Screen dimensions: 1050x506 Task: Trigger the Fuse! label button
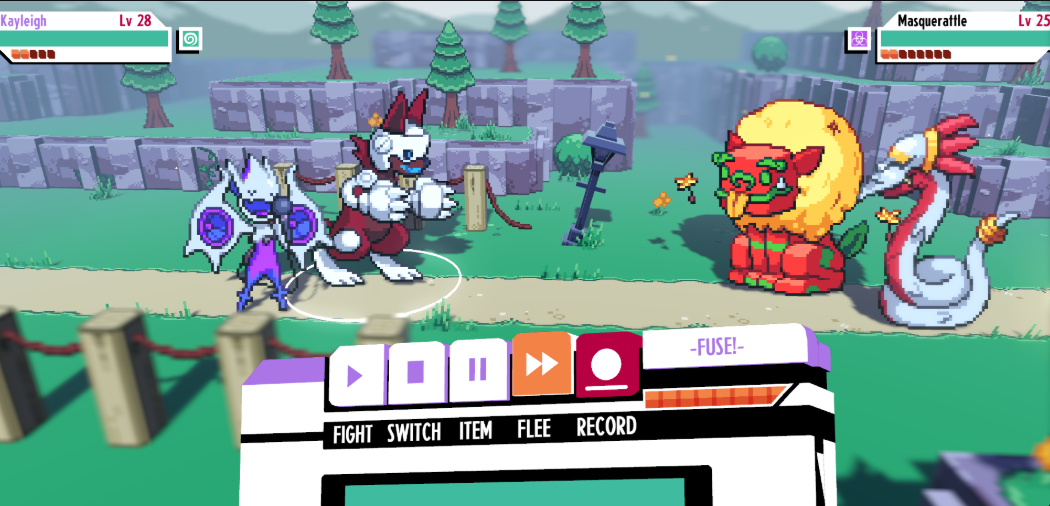click(x=717, y=348)
